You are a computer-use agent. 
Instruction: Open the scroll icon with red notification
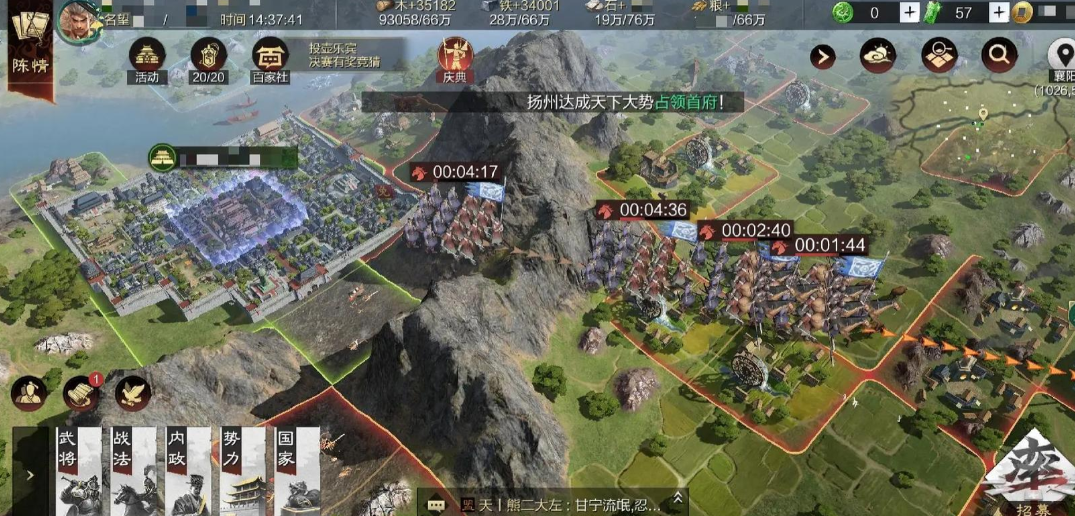(81, 393)
